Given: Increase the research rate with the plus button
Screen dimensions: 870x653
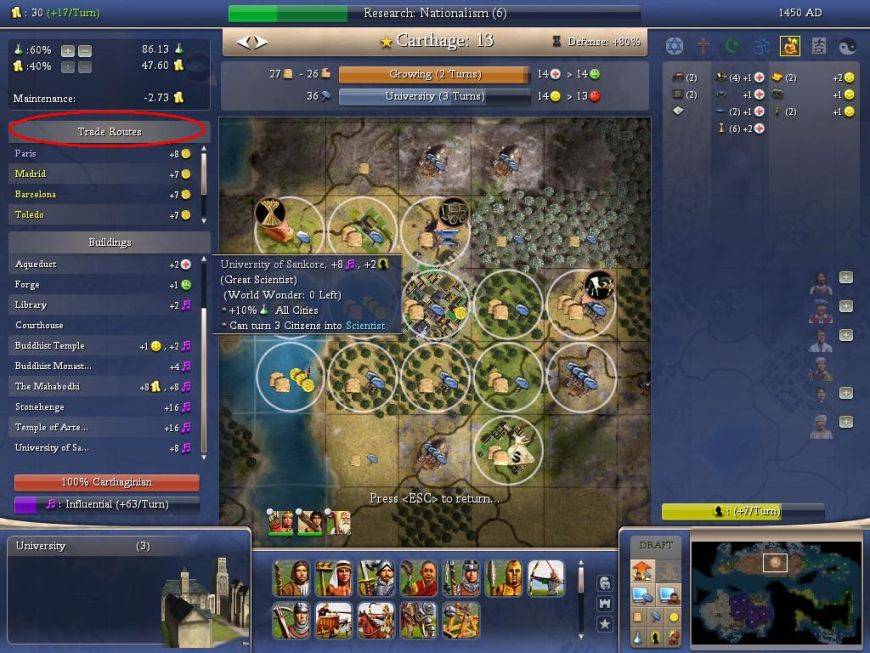Looking at the screenshot, I should pos(67,50).
